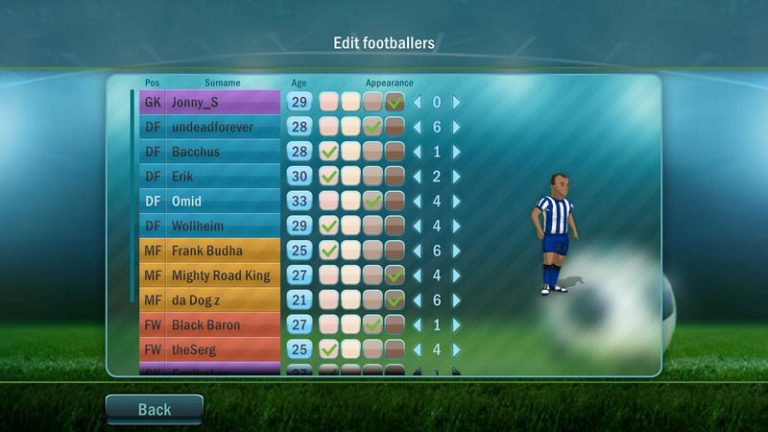Screen dimensions: 768x432
Task: Select Mighty Road King's name
Action: tap(222, 275)
